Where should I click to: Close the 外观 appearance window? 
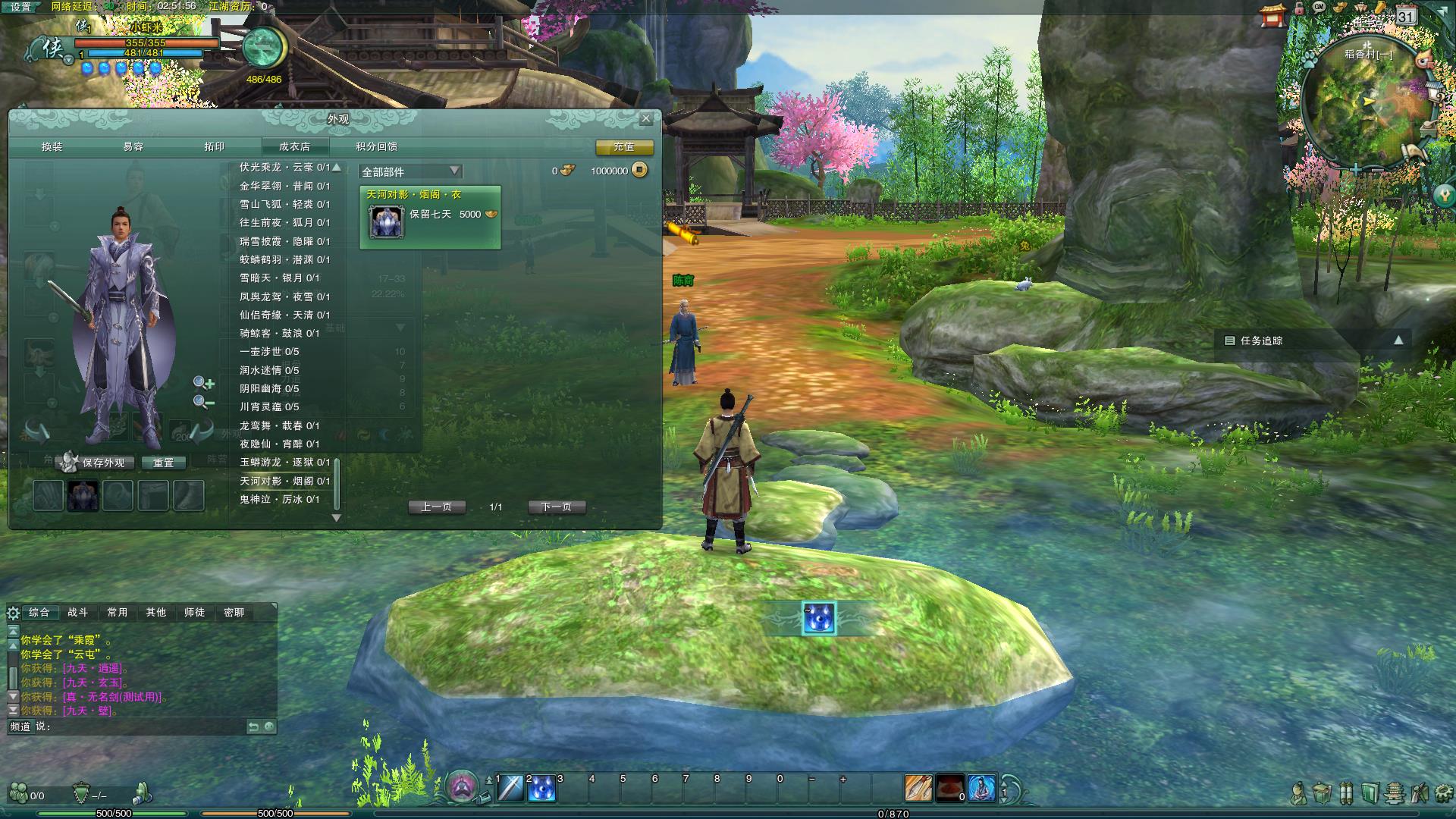(x=646, y=118)
